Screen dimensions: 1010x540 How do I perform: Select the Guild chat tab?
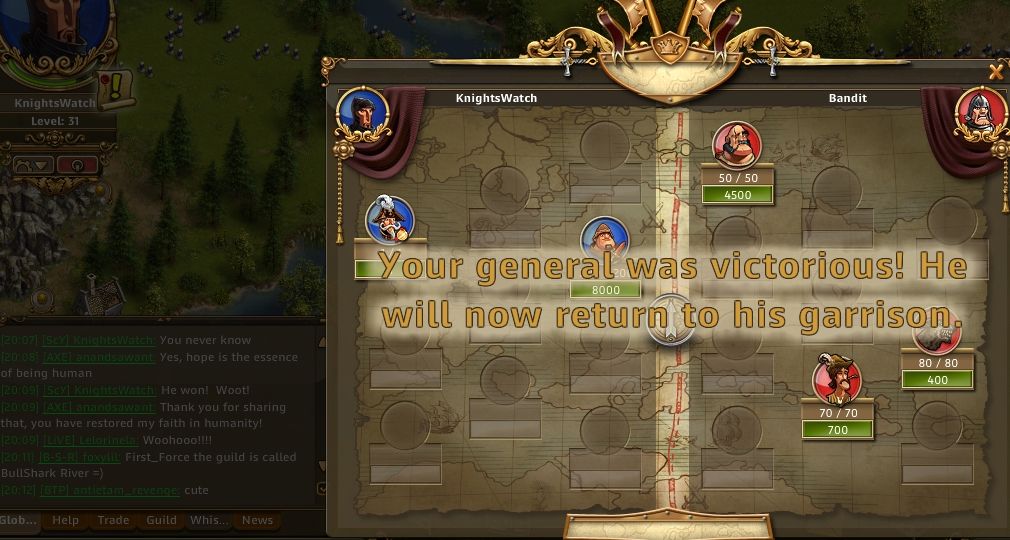pos(161,520)
